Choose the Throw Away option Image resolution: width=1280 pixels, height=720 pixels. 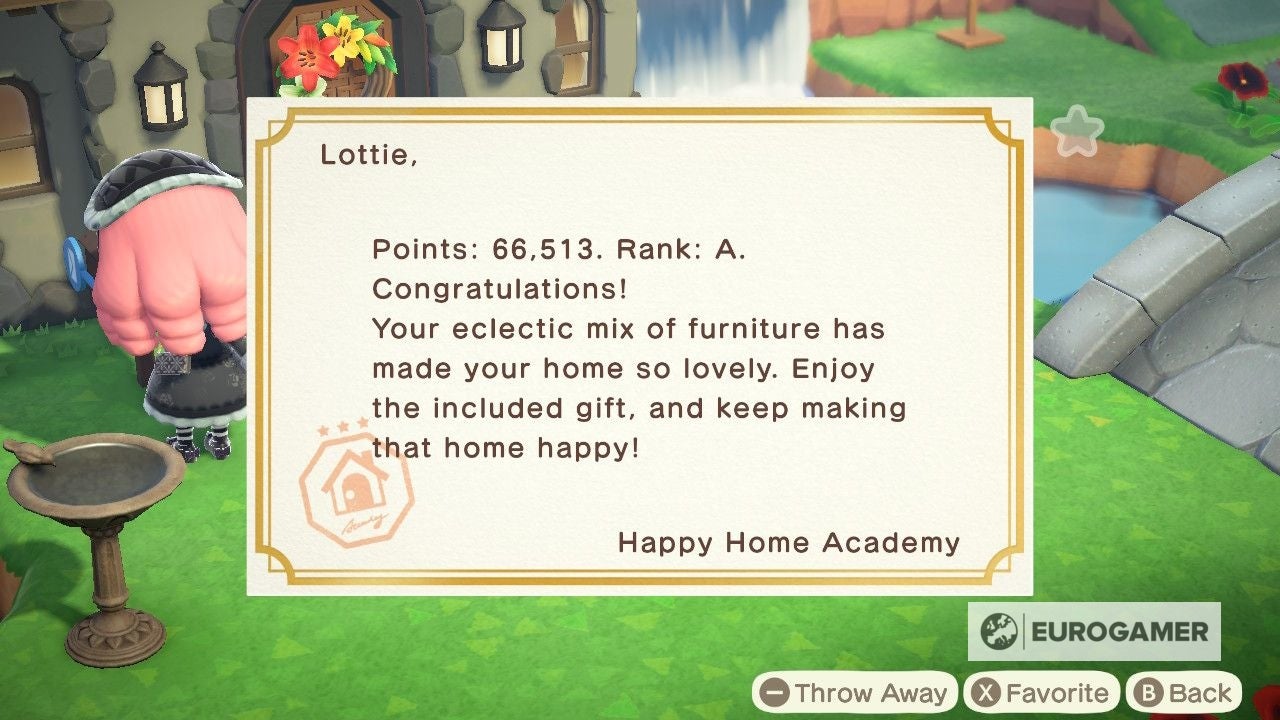click(855, 692)
